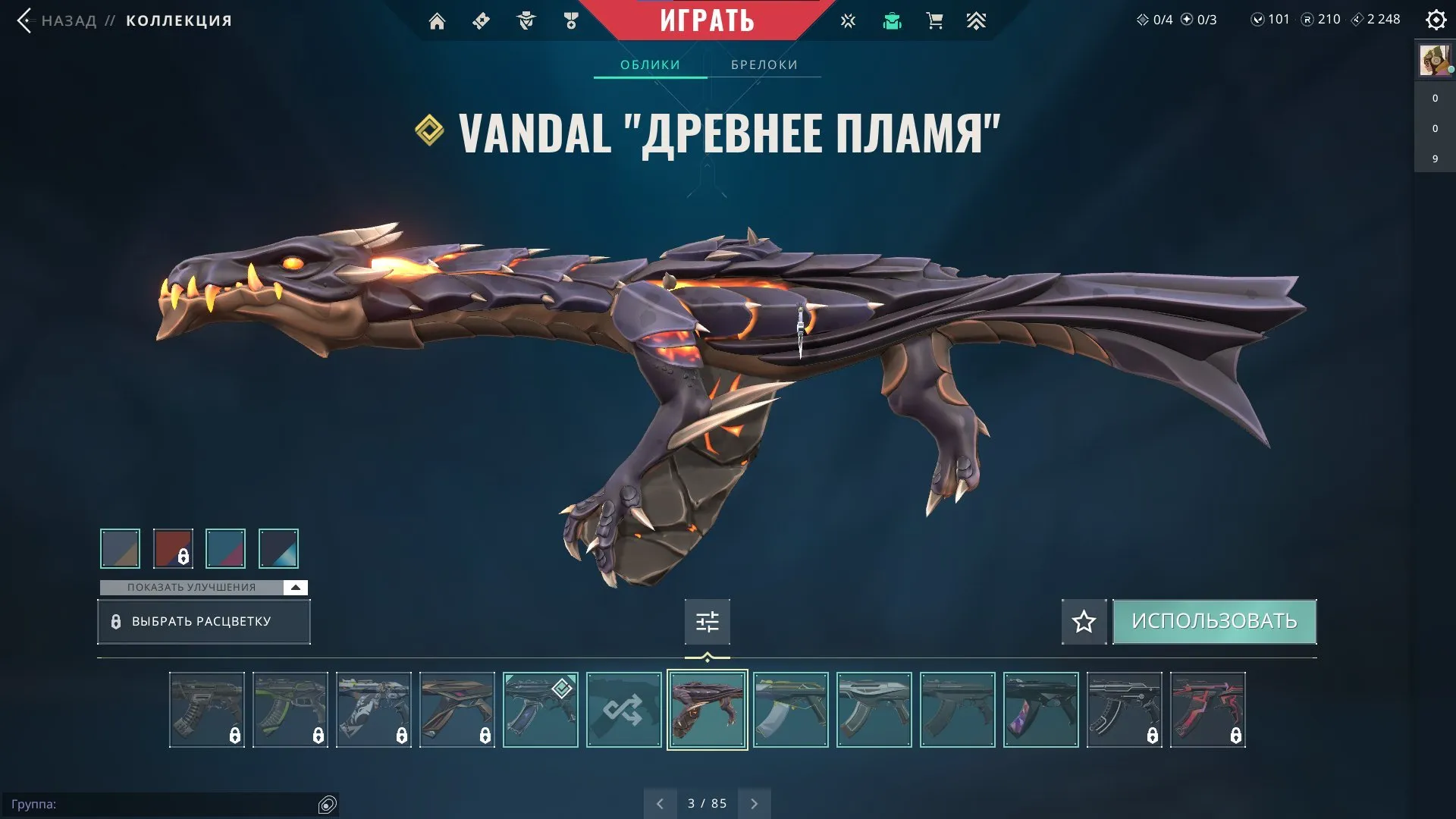Open the Agents page via agent icon
The height and width of the screenshot is (819, 1456).
[x=526, y=21]
